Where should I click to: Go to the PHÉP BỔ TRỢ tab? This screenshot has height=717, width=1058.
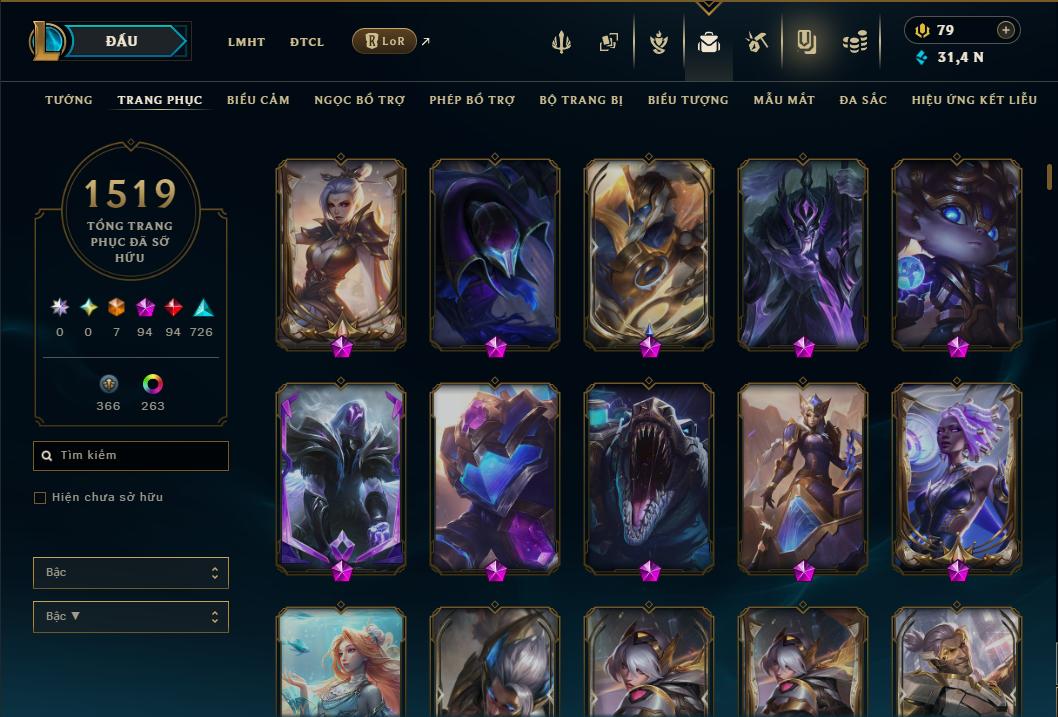(472, 100)
